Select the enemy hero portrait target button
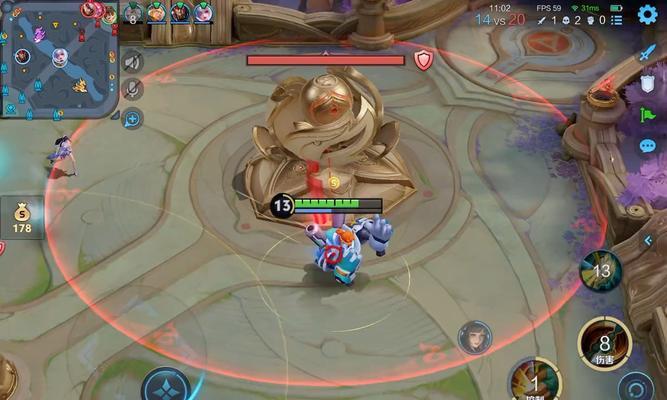This screenshot has width=667, height=400. coord(474,338)
